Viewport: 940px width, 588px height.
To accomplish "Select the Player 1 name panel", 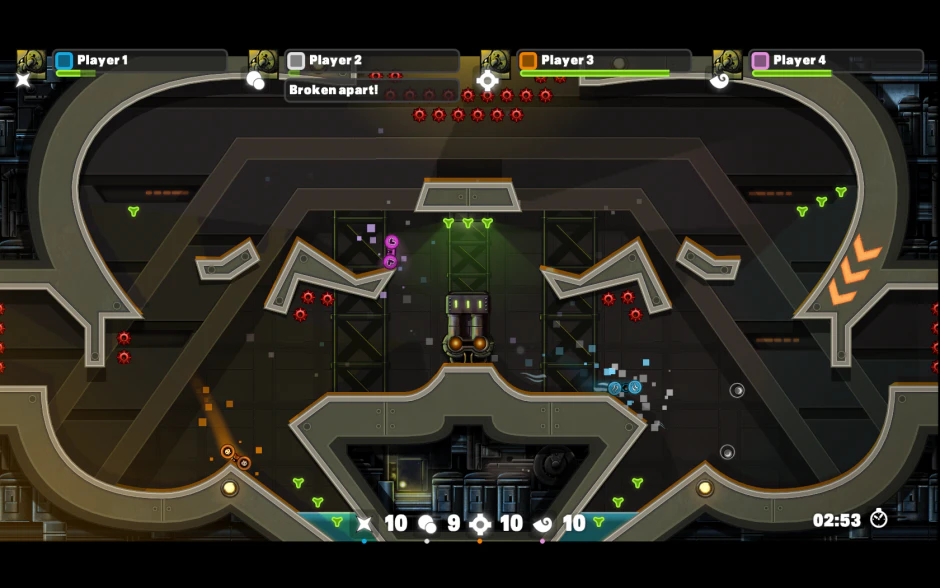I will click(x=140, y=61).
